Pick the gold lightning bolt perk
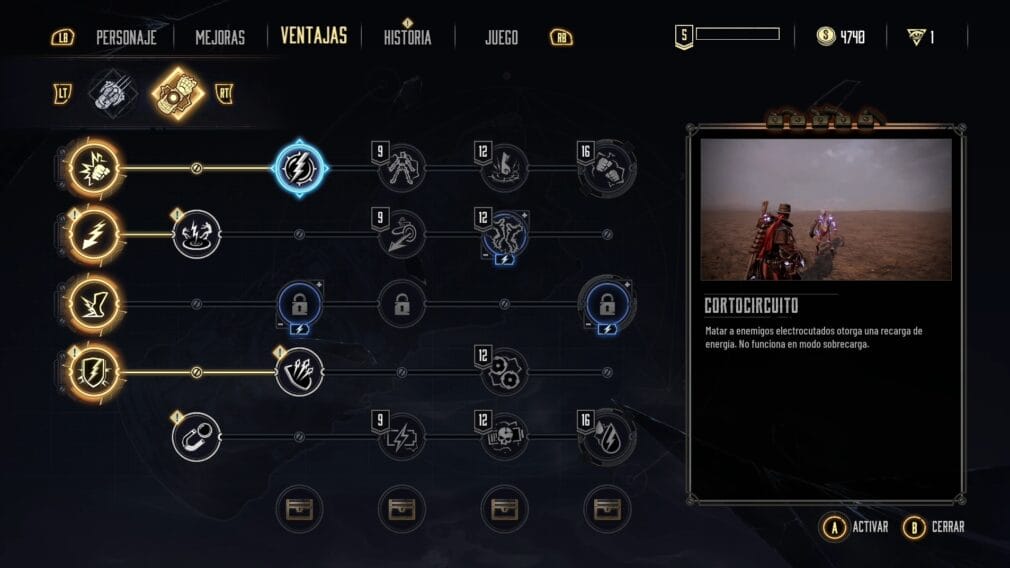This screenshot has width=1010, height=568. coord(95,235)
